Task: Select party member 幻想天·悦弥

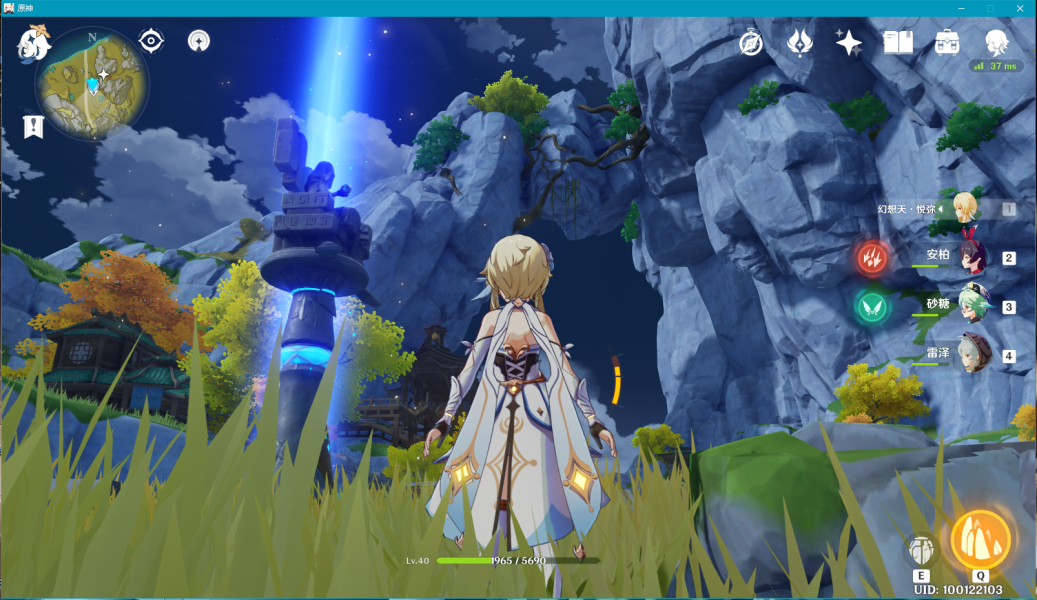Action: (x=966, y=208)
